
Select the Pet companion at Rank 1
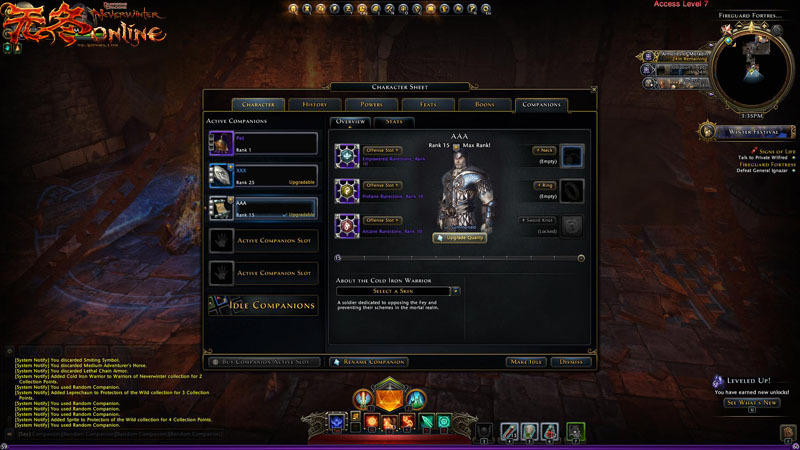click(x=262, y=144)
